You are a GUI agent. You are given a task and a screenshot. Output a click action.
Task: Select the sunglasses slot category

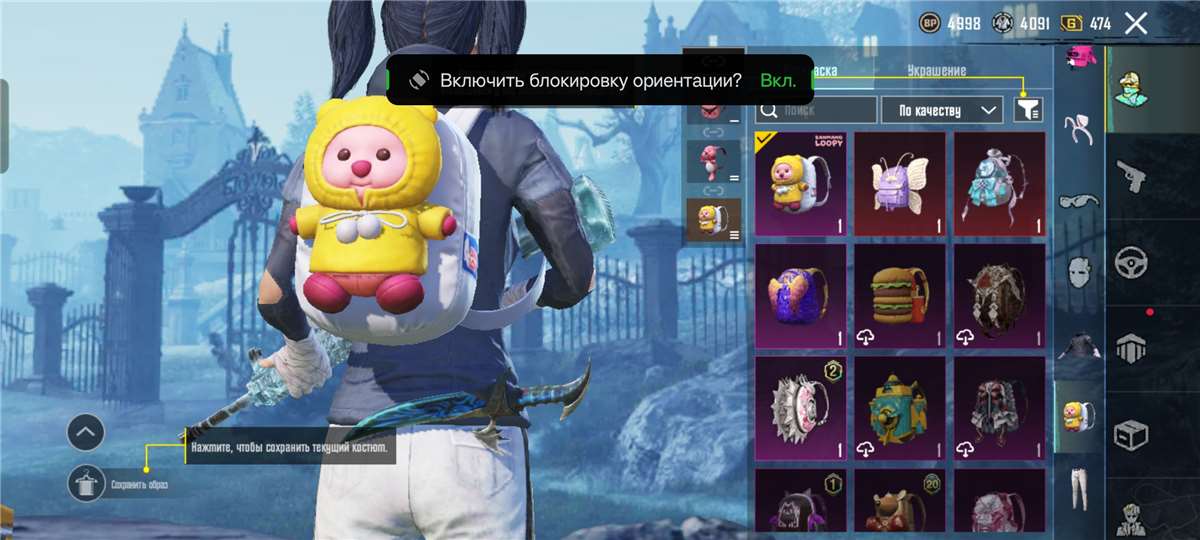click(1079, 200)
